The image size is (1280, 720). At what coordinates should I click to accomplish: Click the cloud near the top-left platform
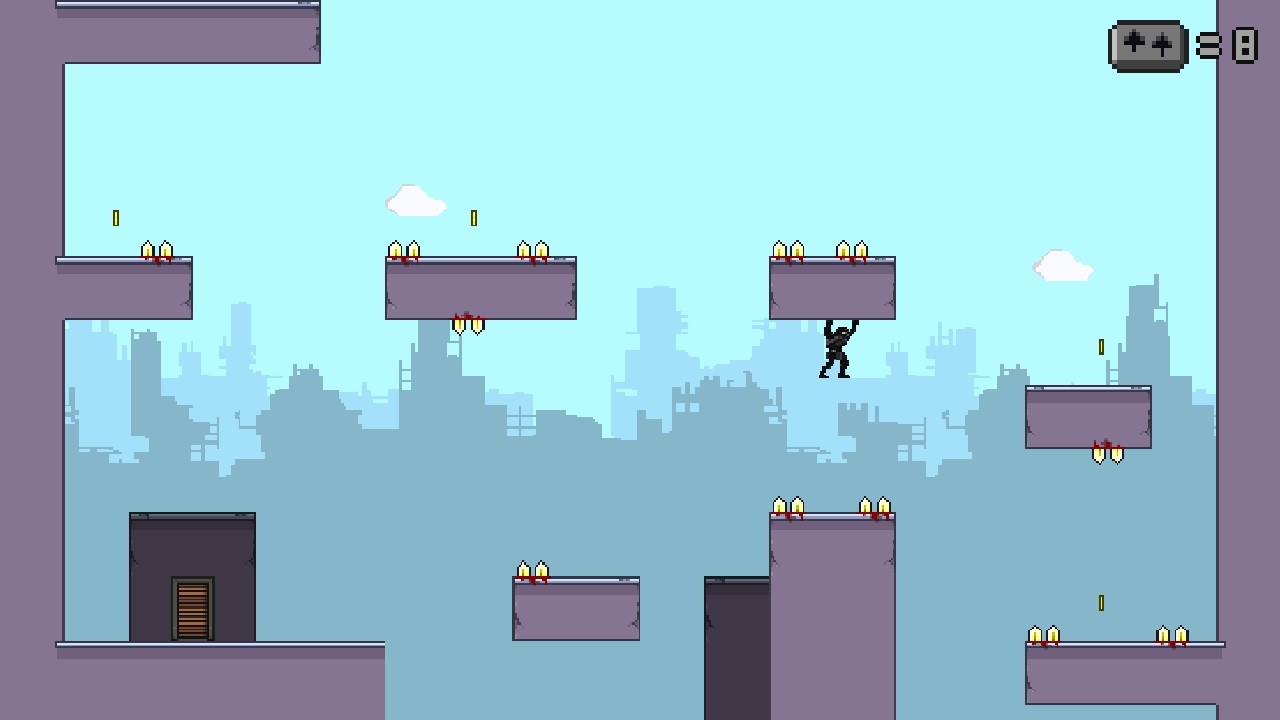coord(415,200)
